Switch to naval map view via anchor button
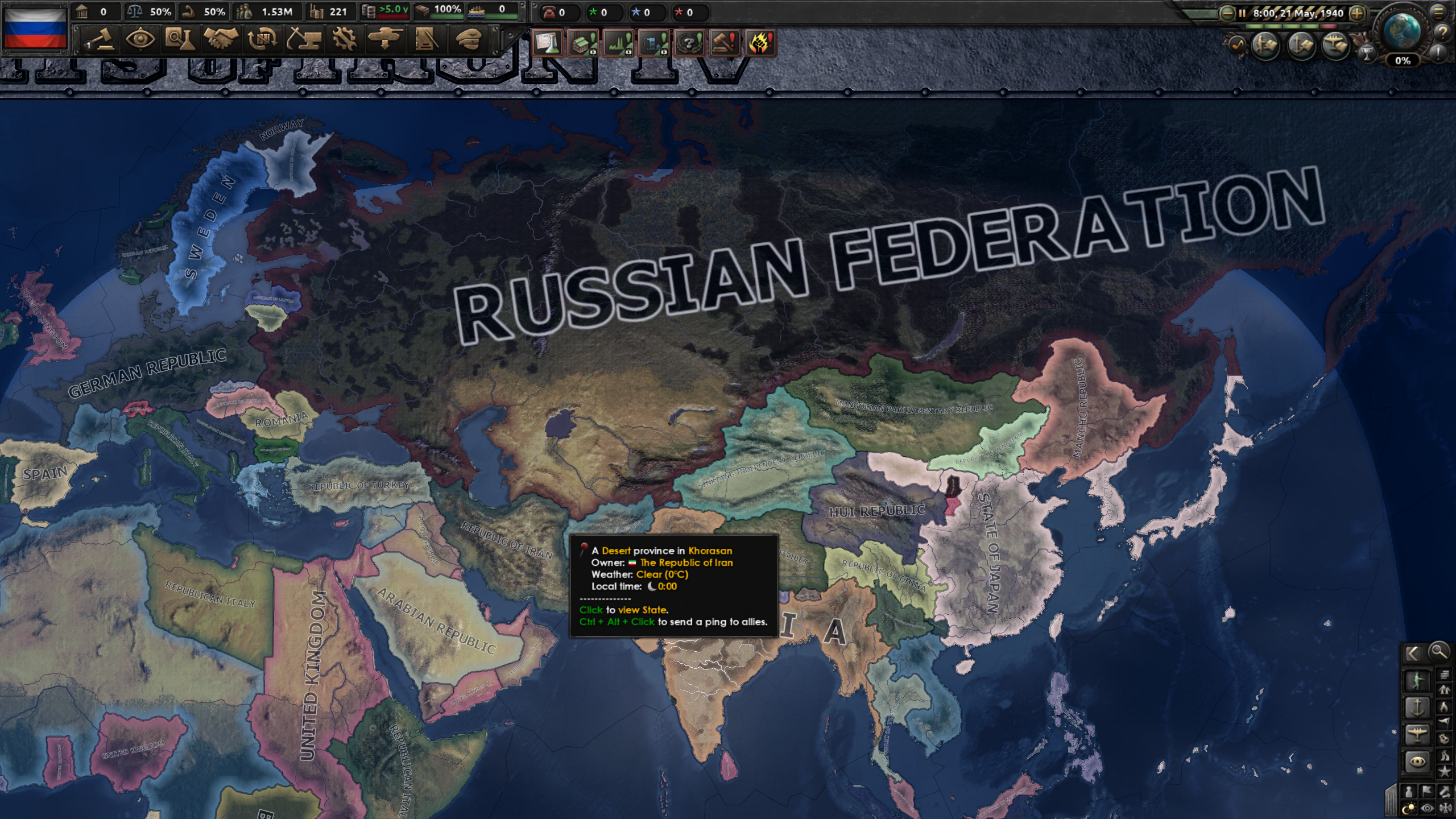 [1418, 708]
